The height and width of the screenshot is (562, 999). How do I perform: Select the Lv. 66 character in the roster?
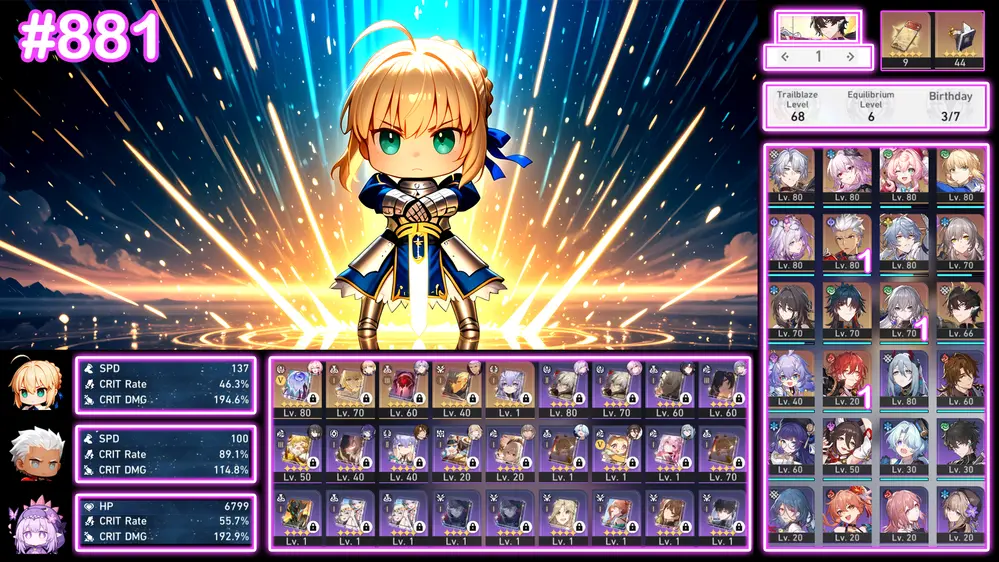coord(960,309)
